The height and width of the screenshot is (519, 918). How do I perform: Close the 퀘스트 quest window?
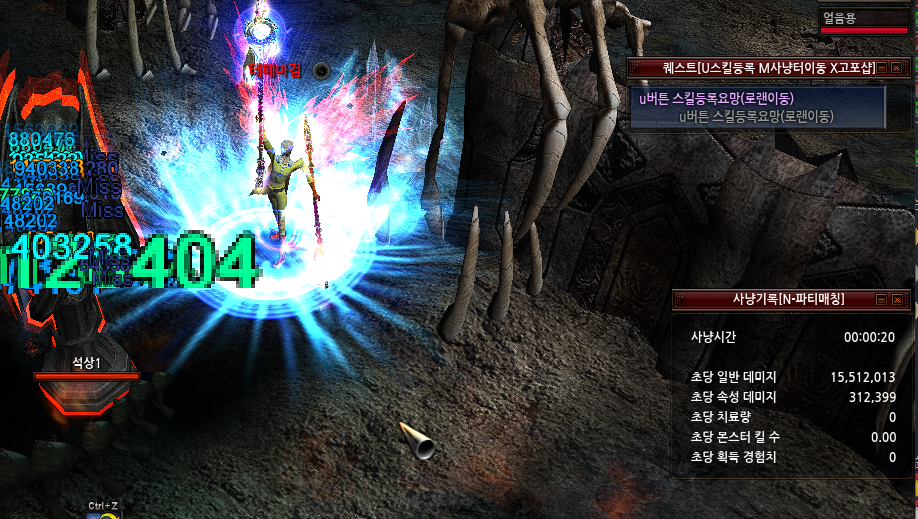896,68
